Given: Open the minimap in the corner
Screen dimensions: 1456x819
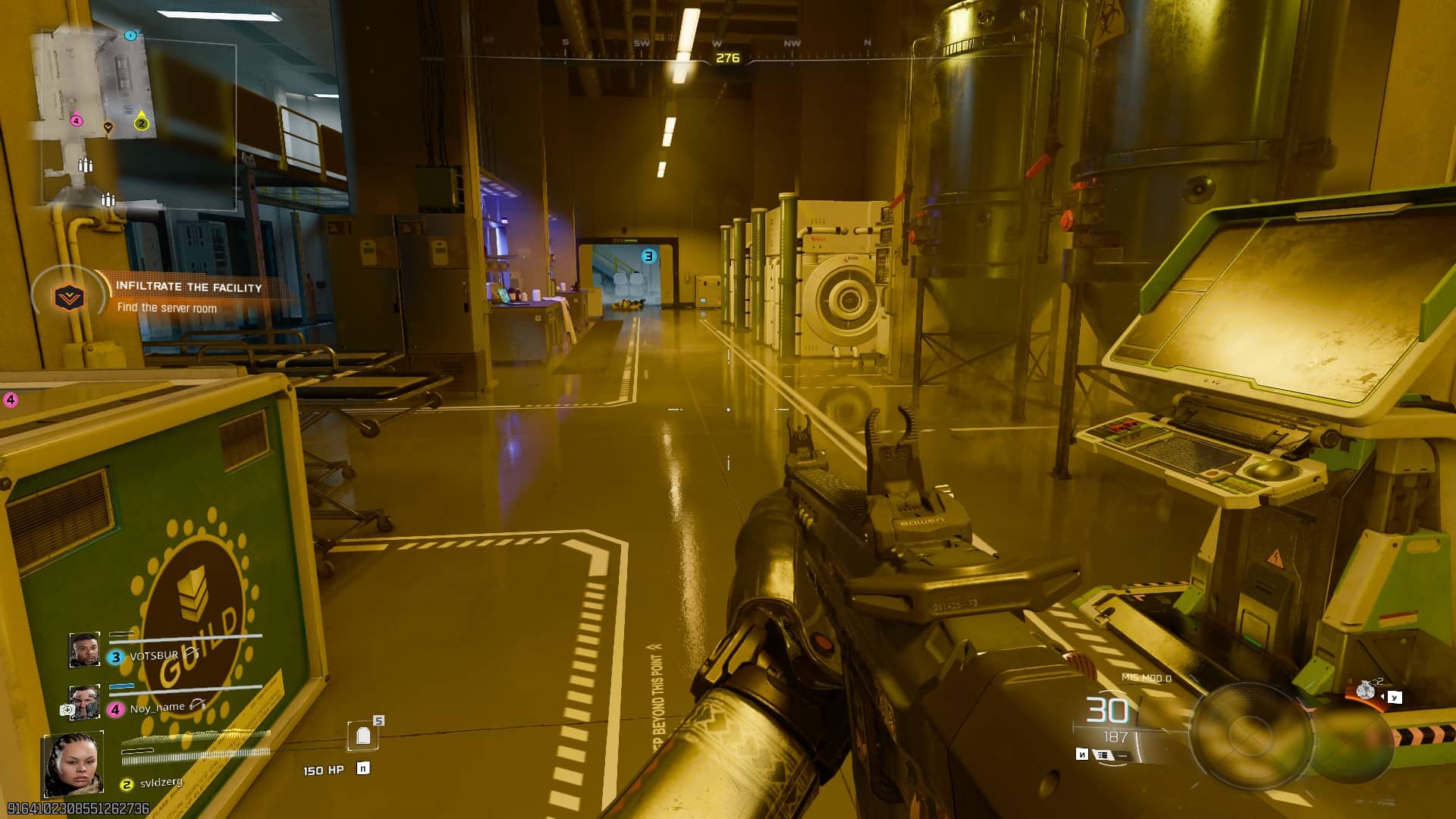Looking at the screenshot, I should [x=95, y=83].
